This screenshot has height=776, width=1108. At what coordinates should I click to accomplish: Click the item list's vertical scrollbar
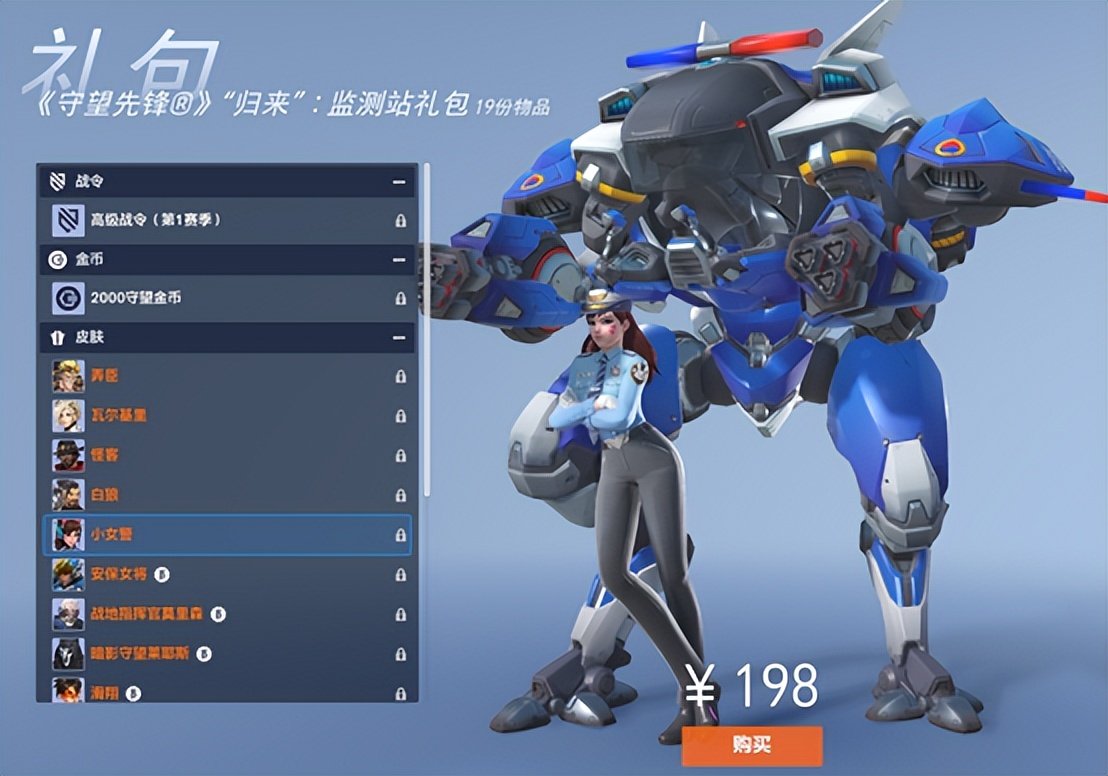(427, 330)
